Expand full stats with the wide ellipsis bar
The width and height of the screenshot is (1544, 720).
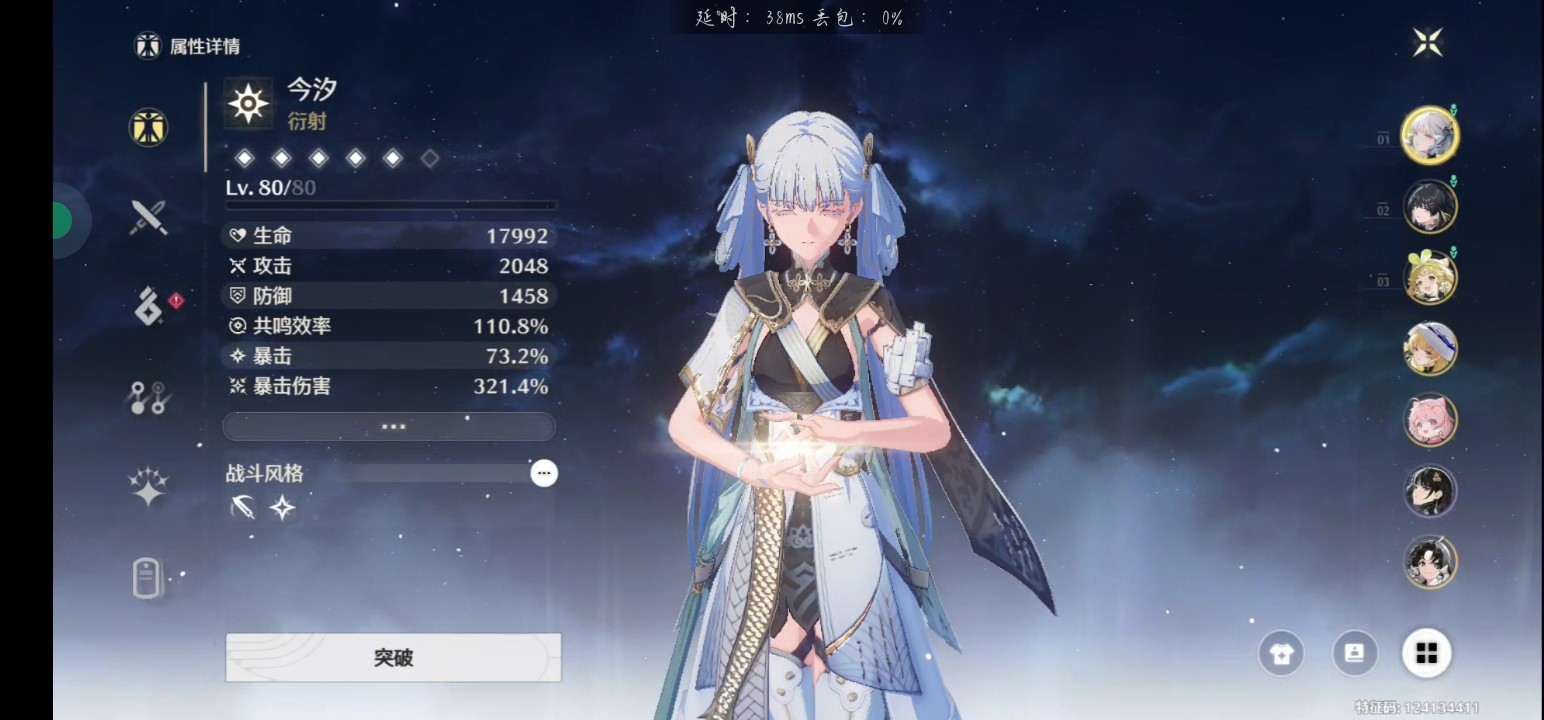point(389,426)
